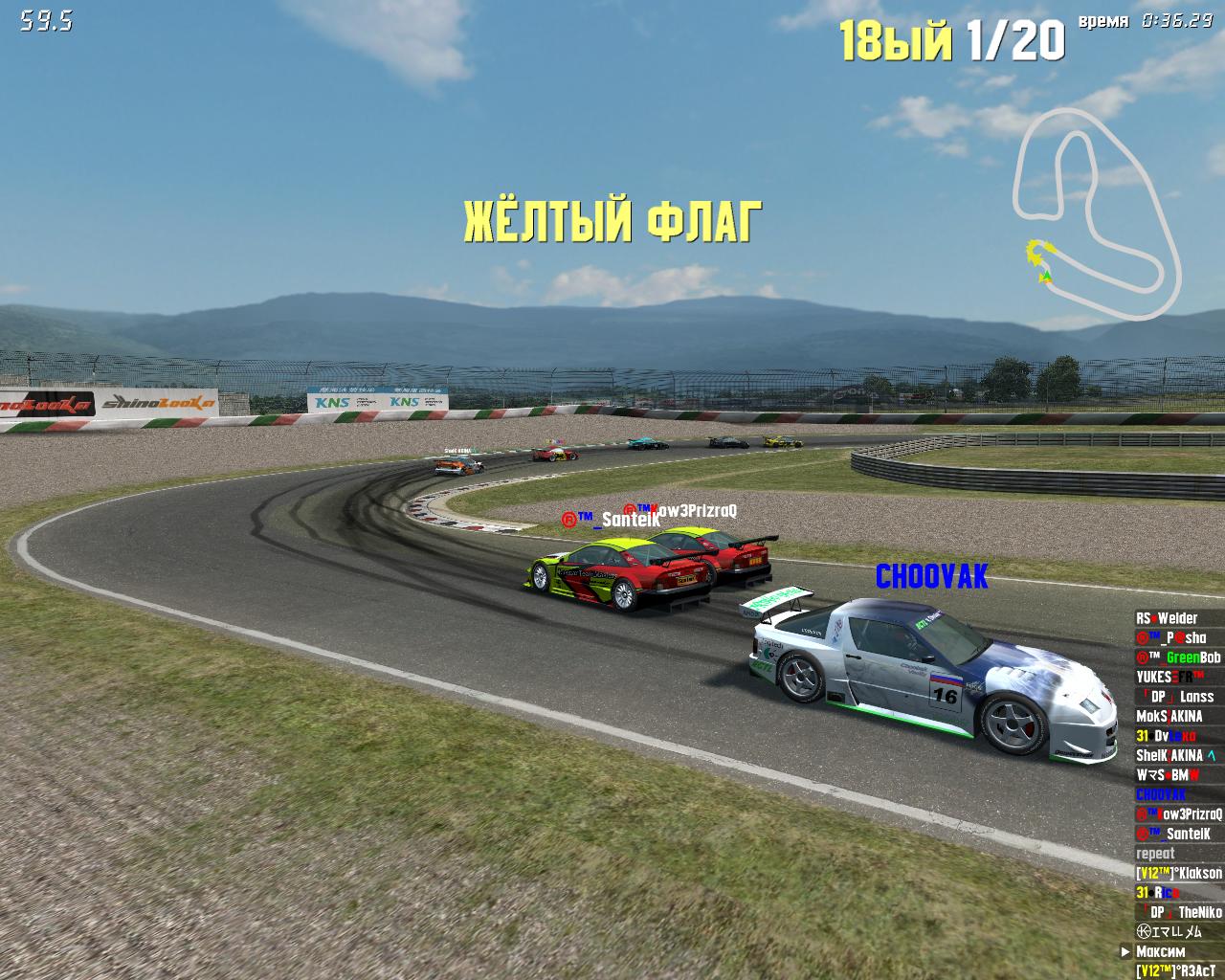Select MokS AKINA in the driver list

click(x=1169, y=716)
